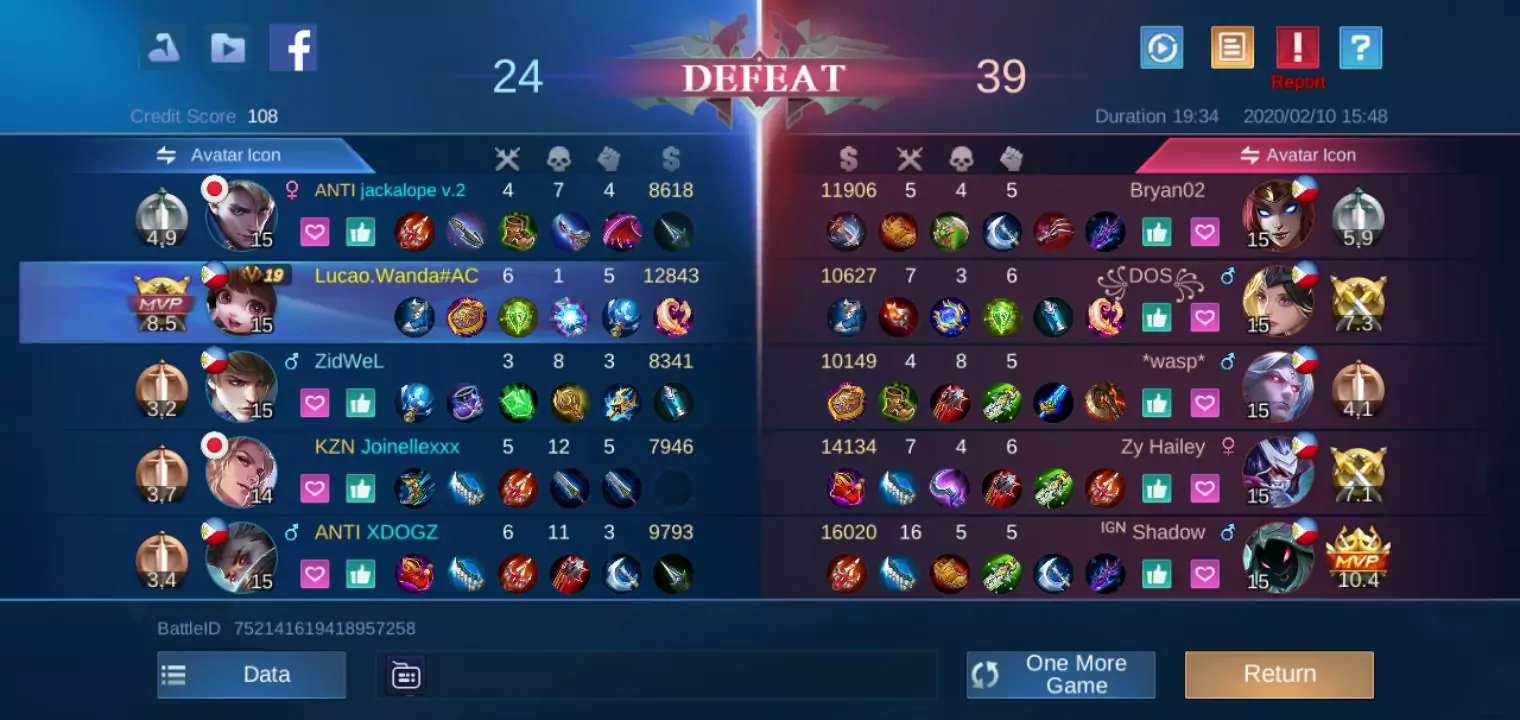Select ZidWeL's avatar portrait
The image size is (1520, 720).
pyautogui.click(x=240, y=388)
